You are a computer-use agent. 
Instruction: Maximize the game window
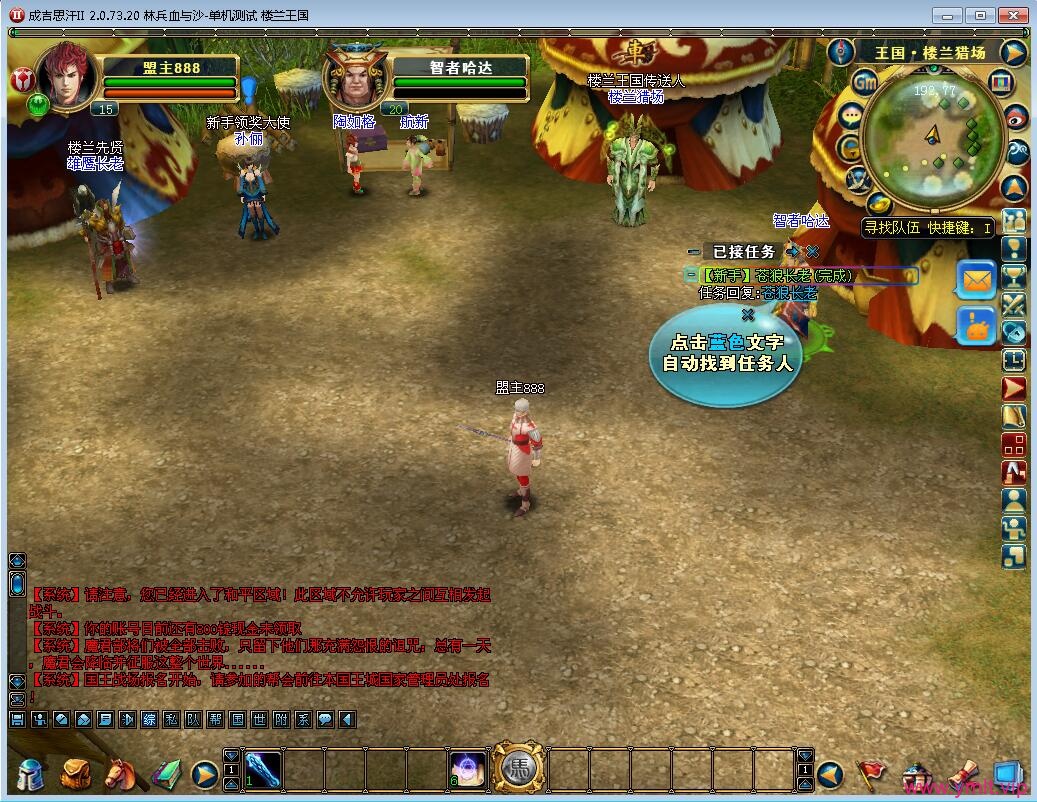981,15
